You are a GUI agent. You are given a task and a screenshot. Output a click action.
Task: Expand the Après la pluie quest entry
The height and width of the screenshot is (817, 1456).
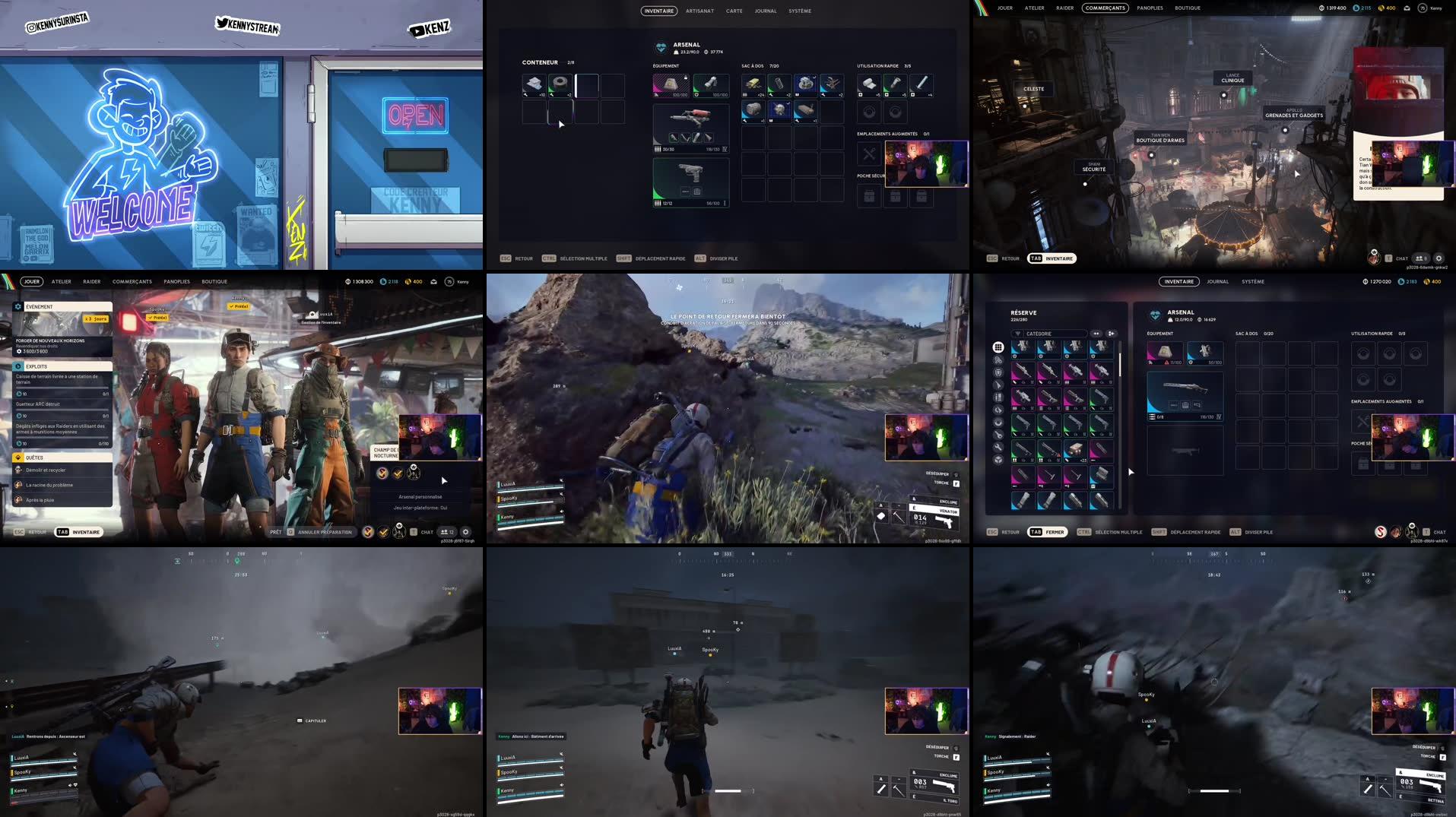[x=40, y=499]
